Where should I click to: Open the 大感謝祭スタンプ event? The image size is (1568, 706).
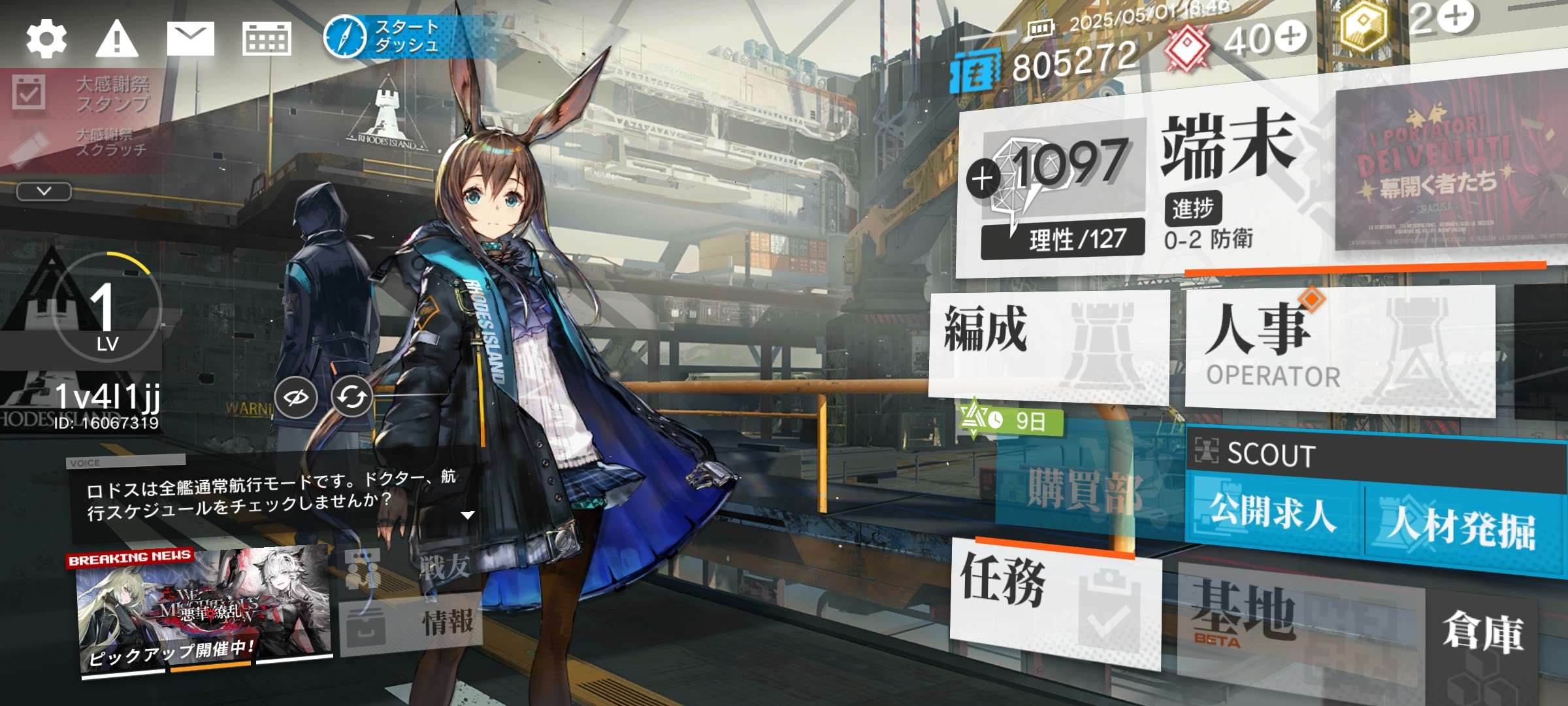click(82, 94)
